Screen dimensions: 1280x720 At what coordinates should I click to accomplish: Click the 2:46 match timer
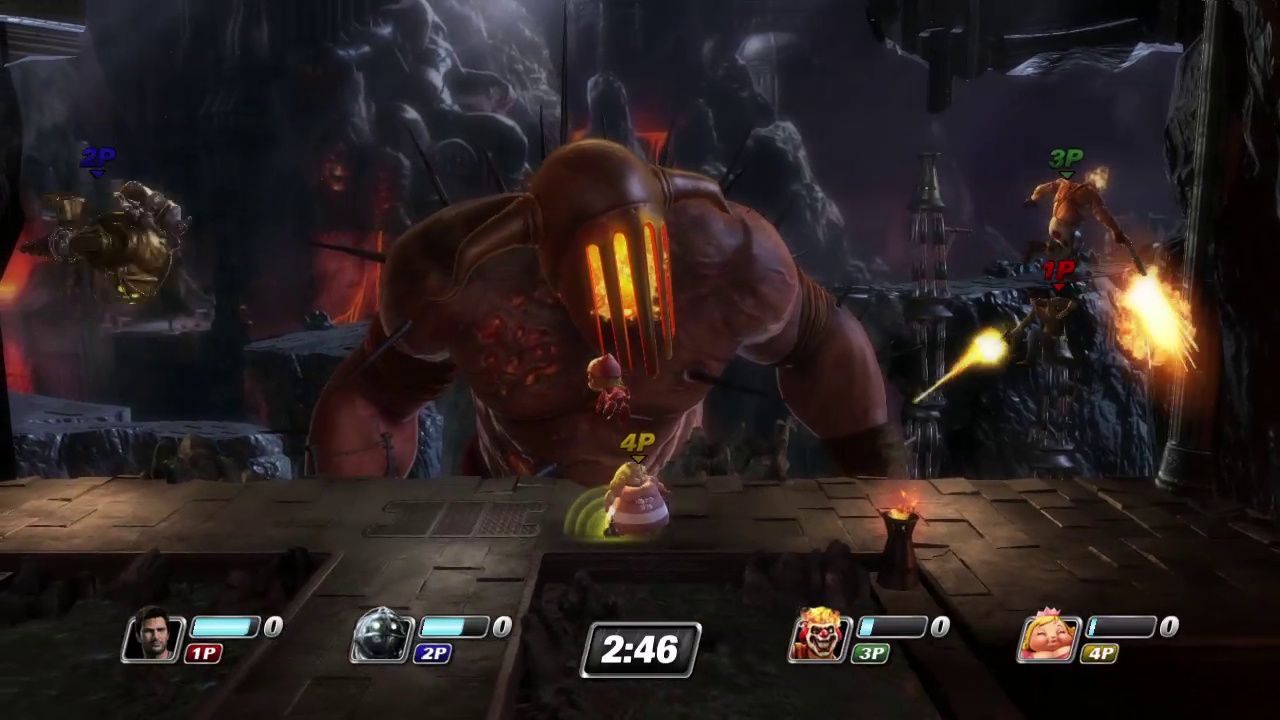(x=640, y=650)
